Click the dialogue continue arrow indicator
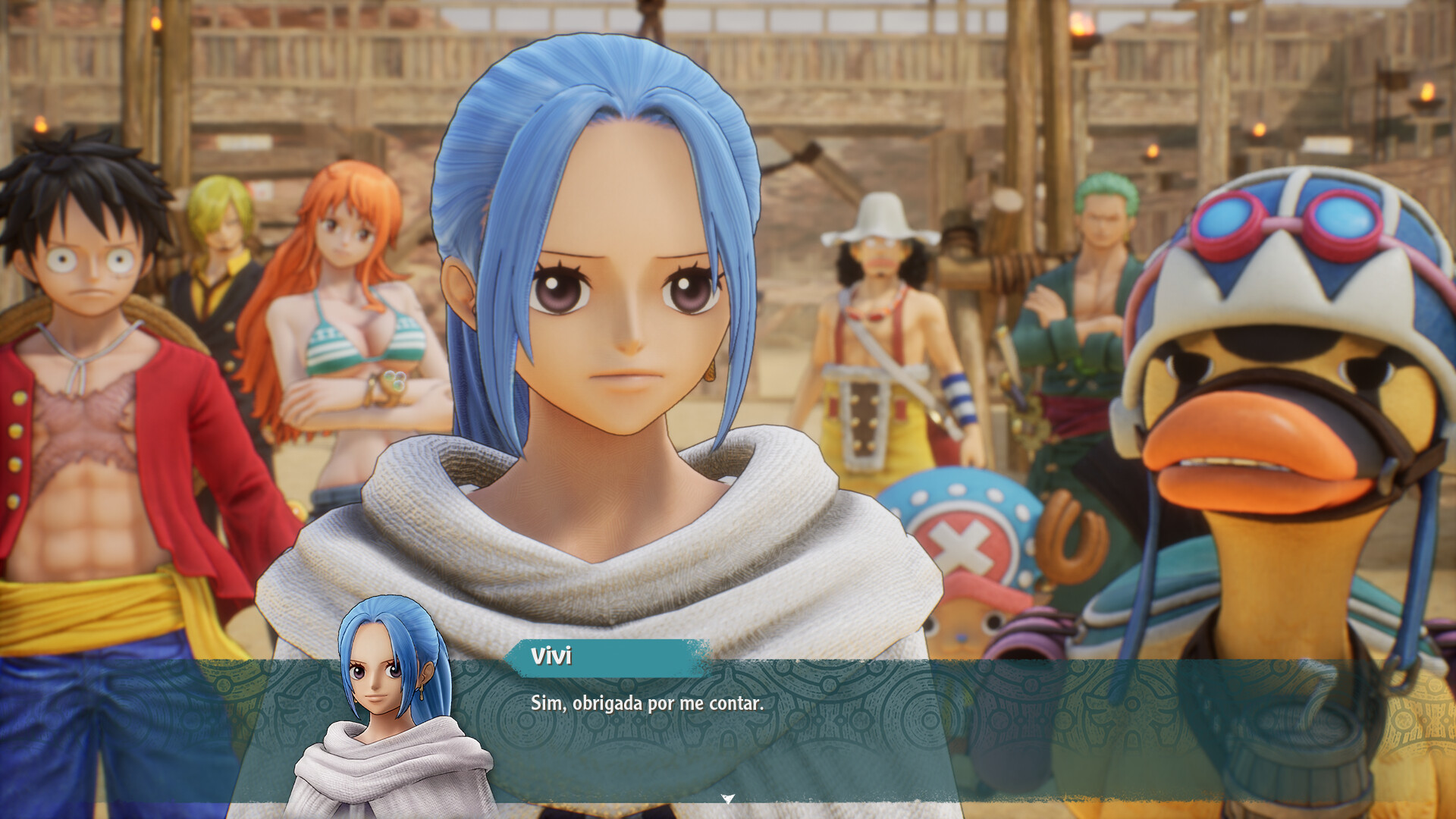 click(x=728, y=799)
